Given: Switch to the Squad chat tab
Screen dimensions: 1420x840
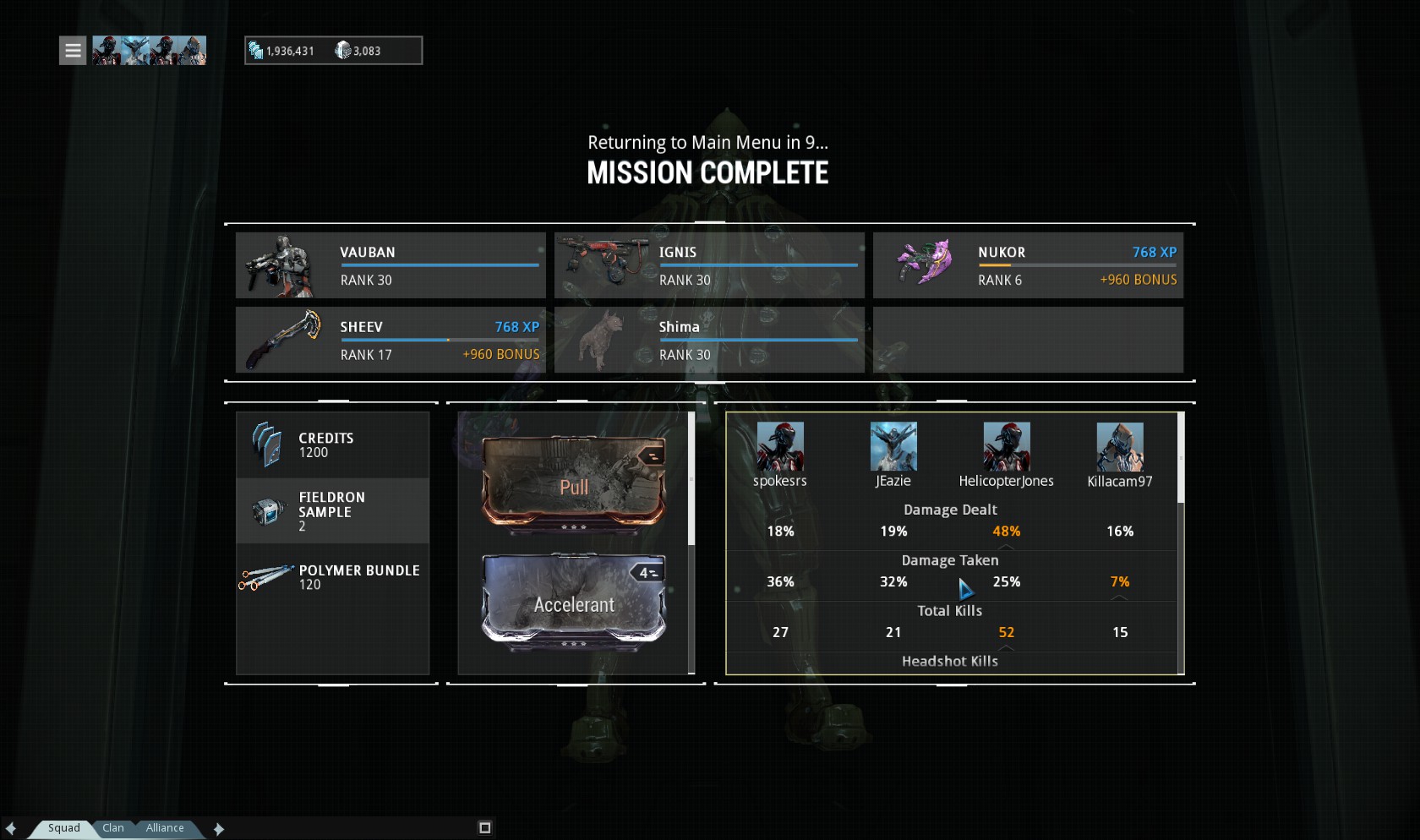Looking at the screenshot, I should [63, 828].
